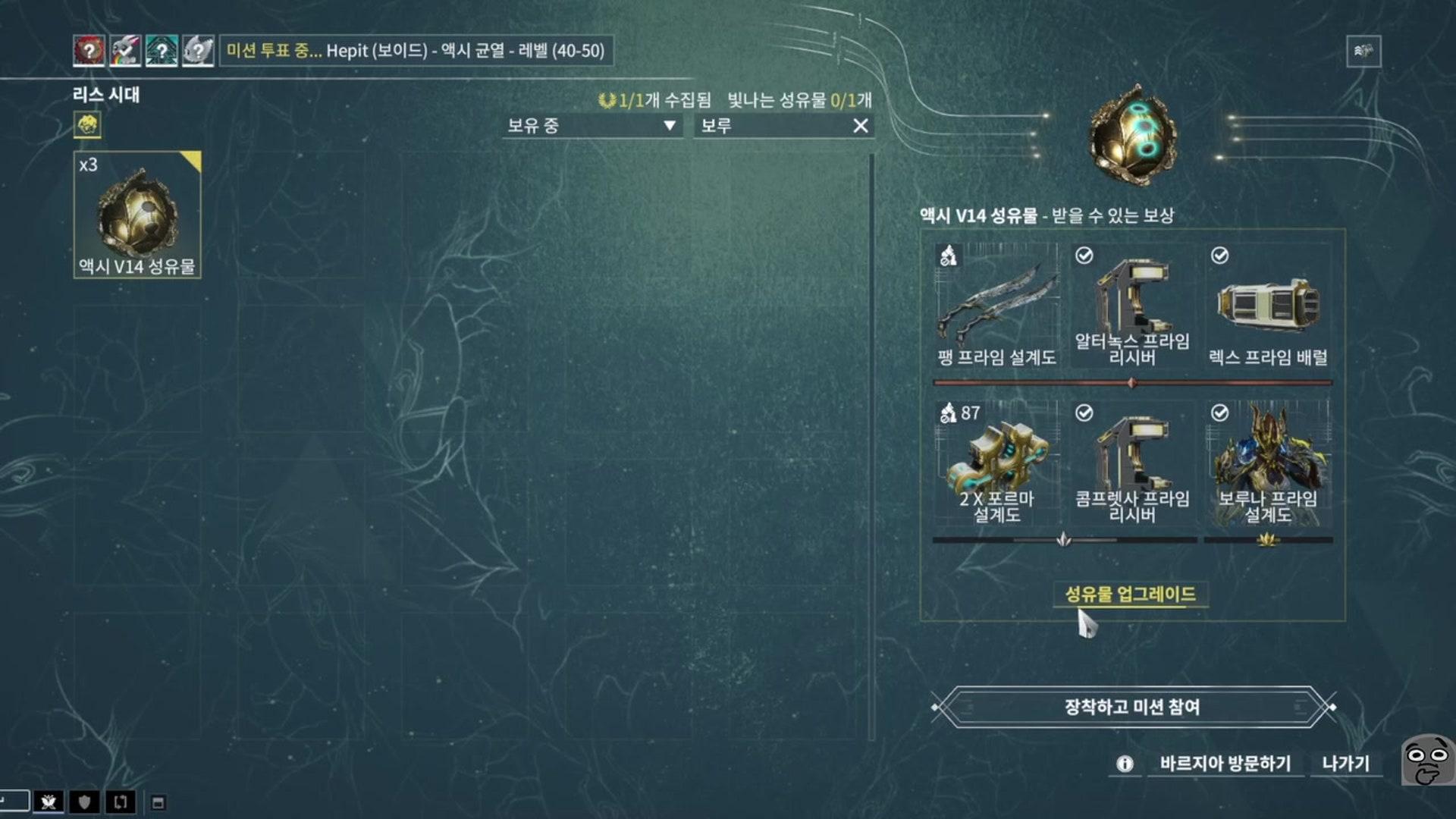Exit with the 나가기 button
1456x819 pixels.
coord(1345,764)
